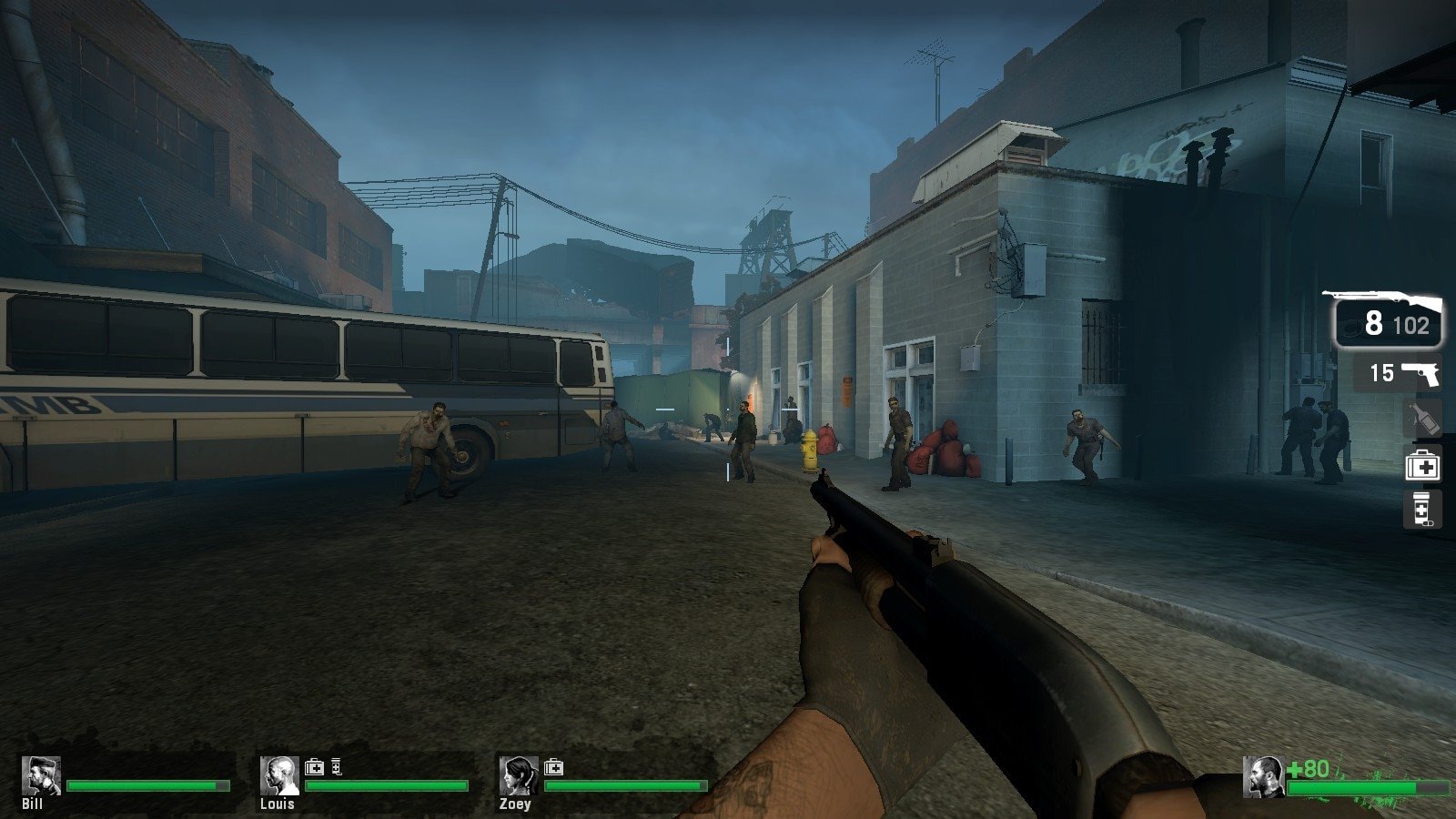Choose the dimmed molotov bottle slot

pos(1422,420)
